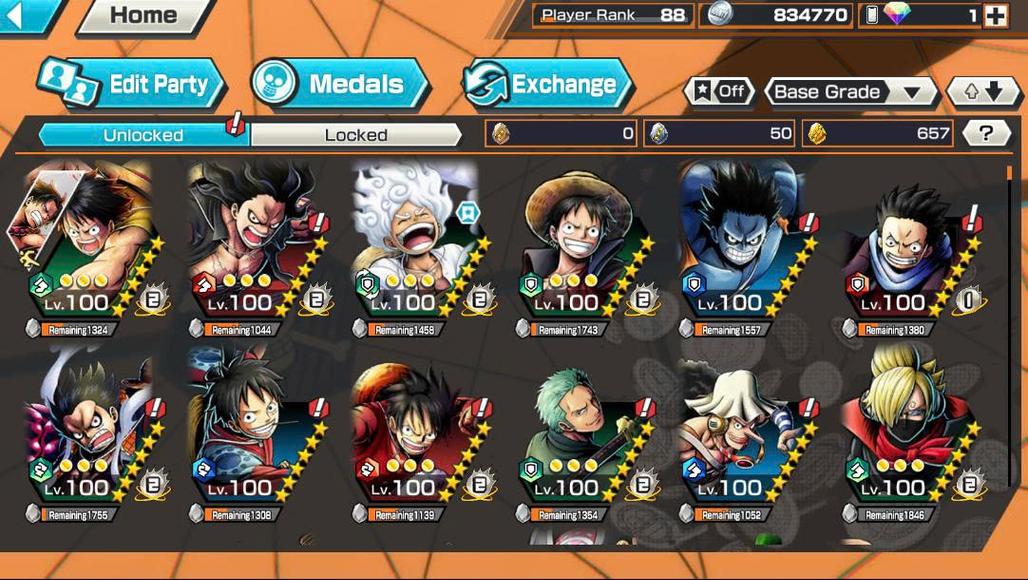Open the Edit Party menu
1028x580 pixels.
point(130,84)
